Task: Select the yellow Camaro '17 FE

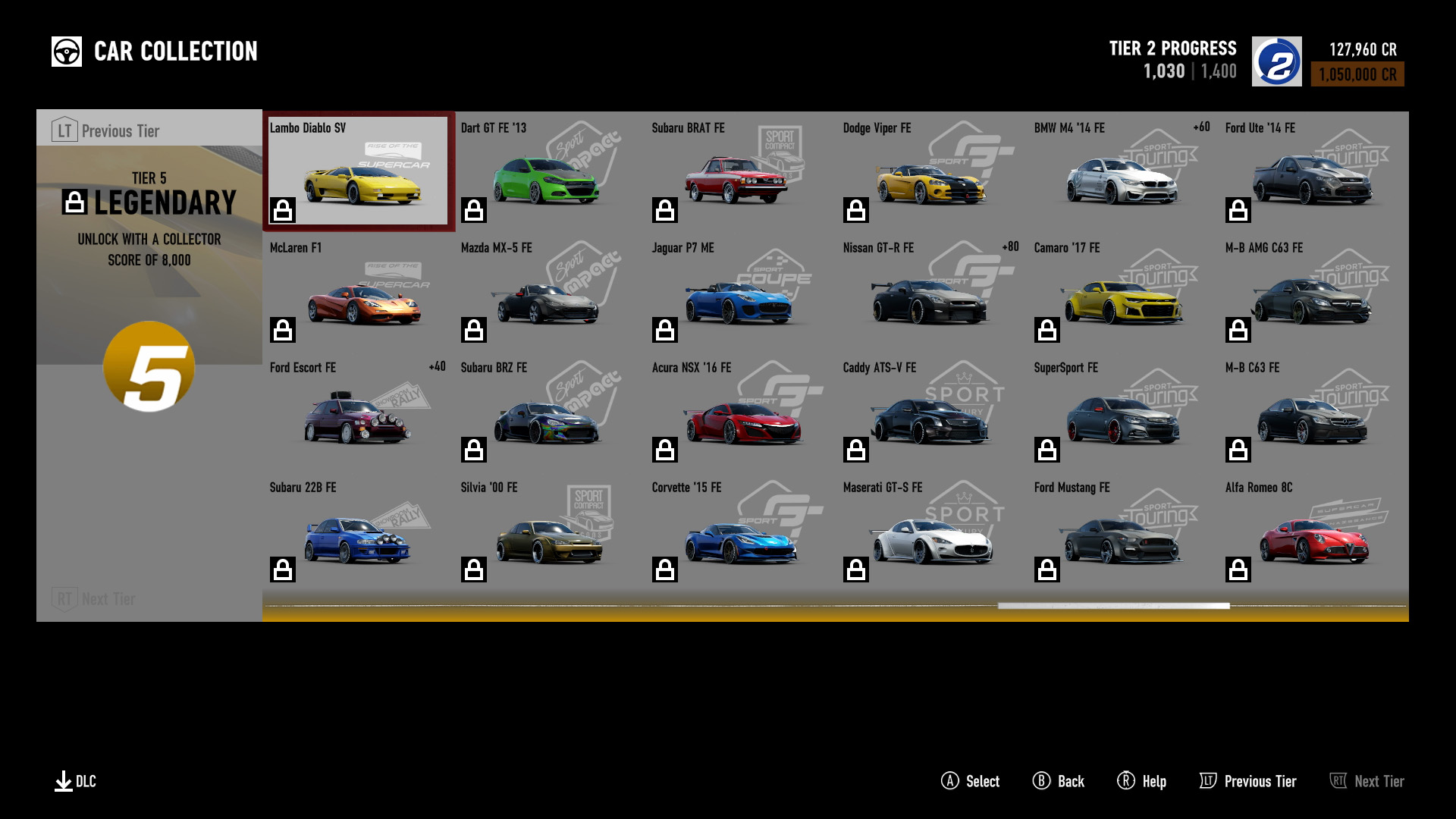Action: (1122, 291)
